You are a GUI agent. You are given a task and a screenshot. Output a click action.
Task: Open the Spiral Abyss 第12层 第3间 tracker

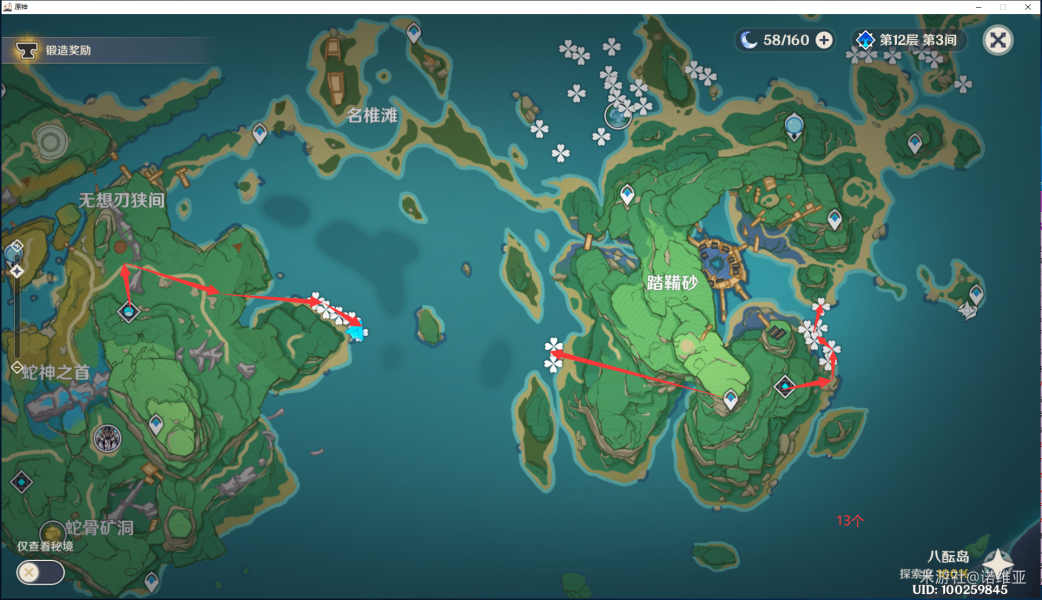(908, 40)
